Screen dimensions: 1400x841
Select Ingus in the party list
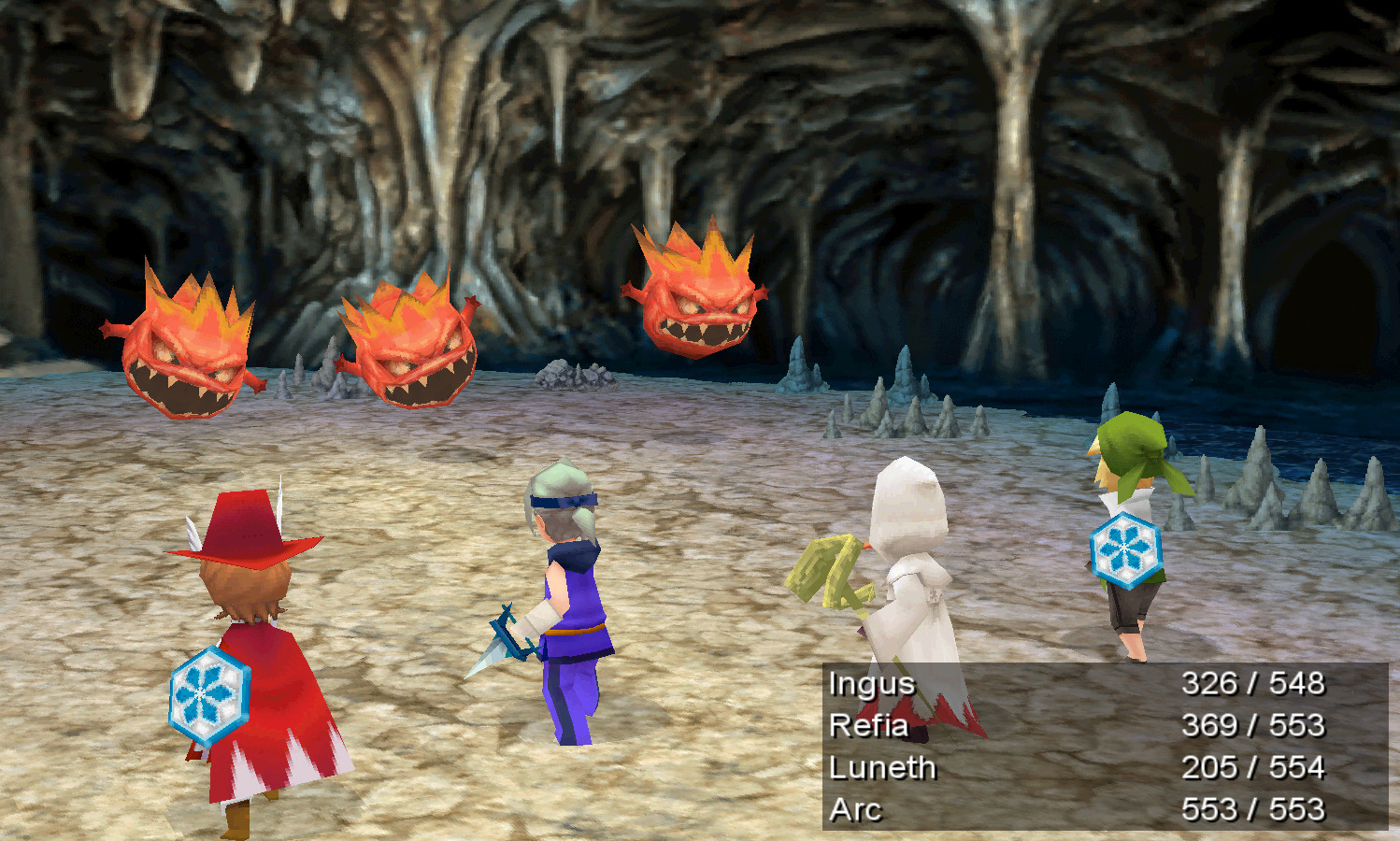click(872, 684)
